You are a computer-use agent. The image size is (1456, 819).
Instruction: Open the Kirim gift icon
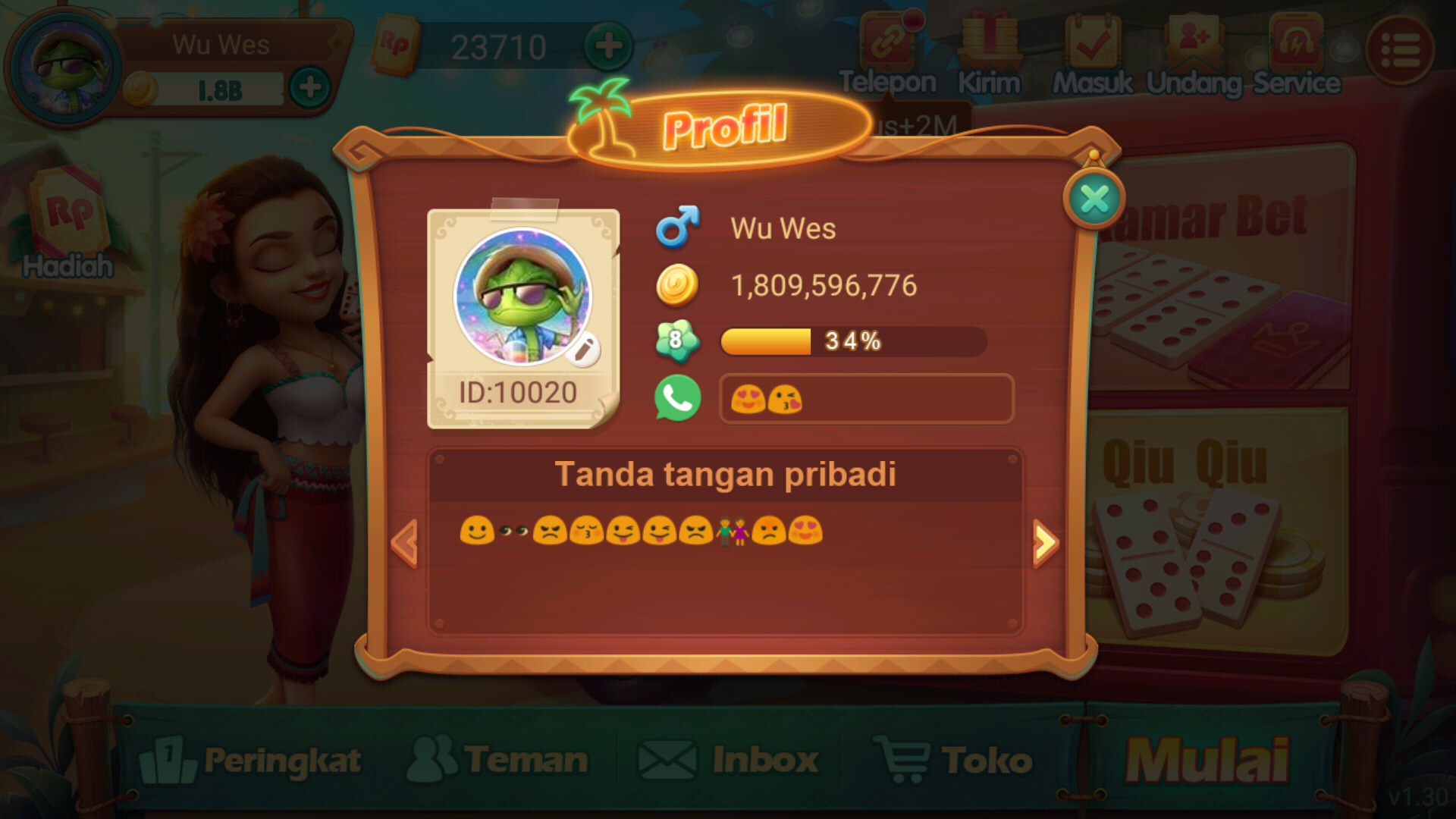pos(990,55)
